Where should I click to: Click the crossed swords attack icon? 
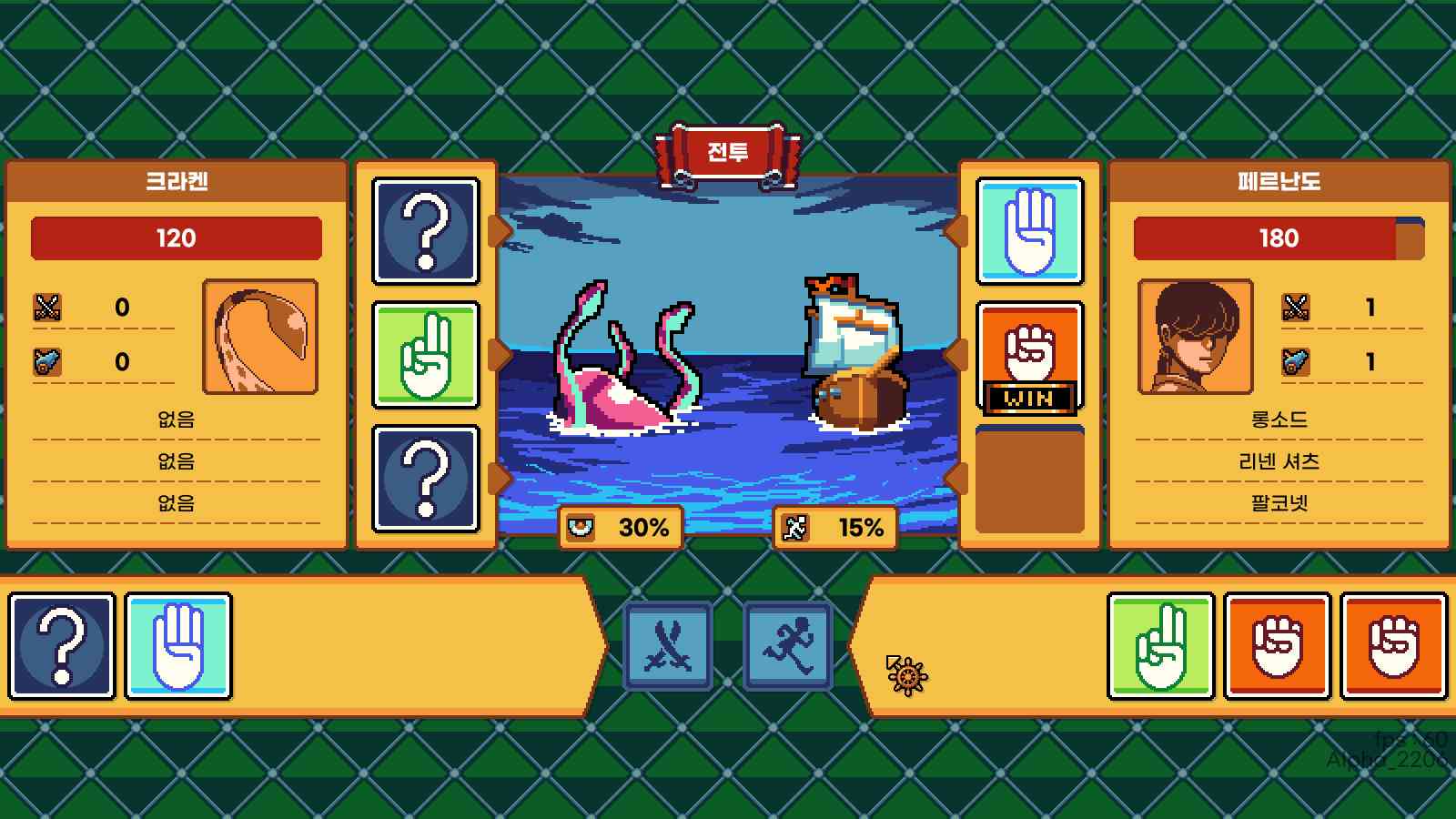click(x=667, y=643)
